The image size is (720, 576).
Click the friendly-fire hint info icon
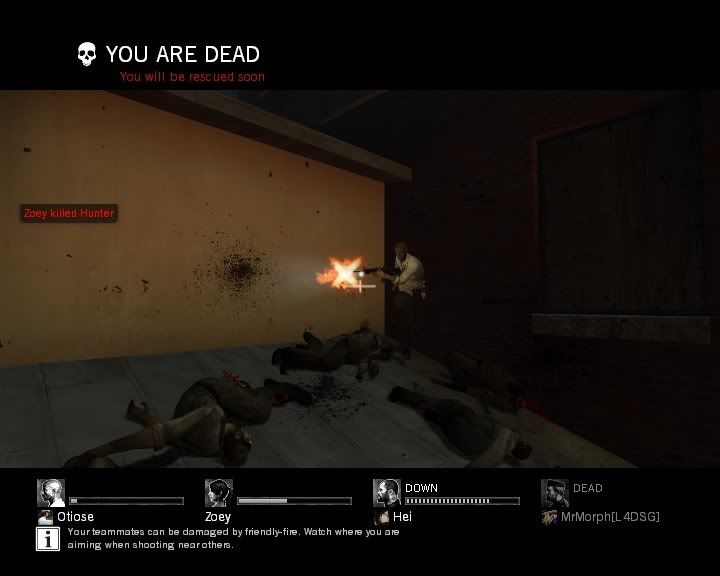(48, 539)
